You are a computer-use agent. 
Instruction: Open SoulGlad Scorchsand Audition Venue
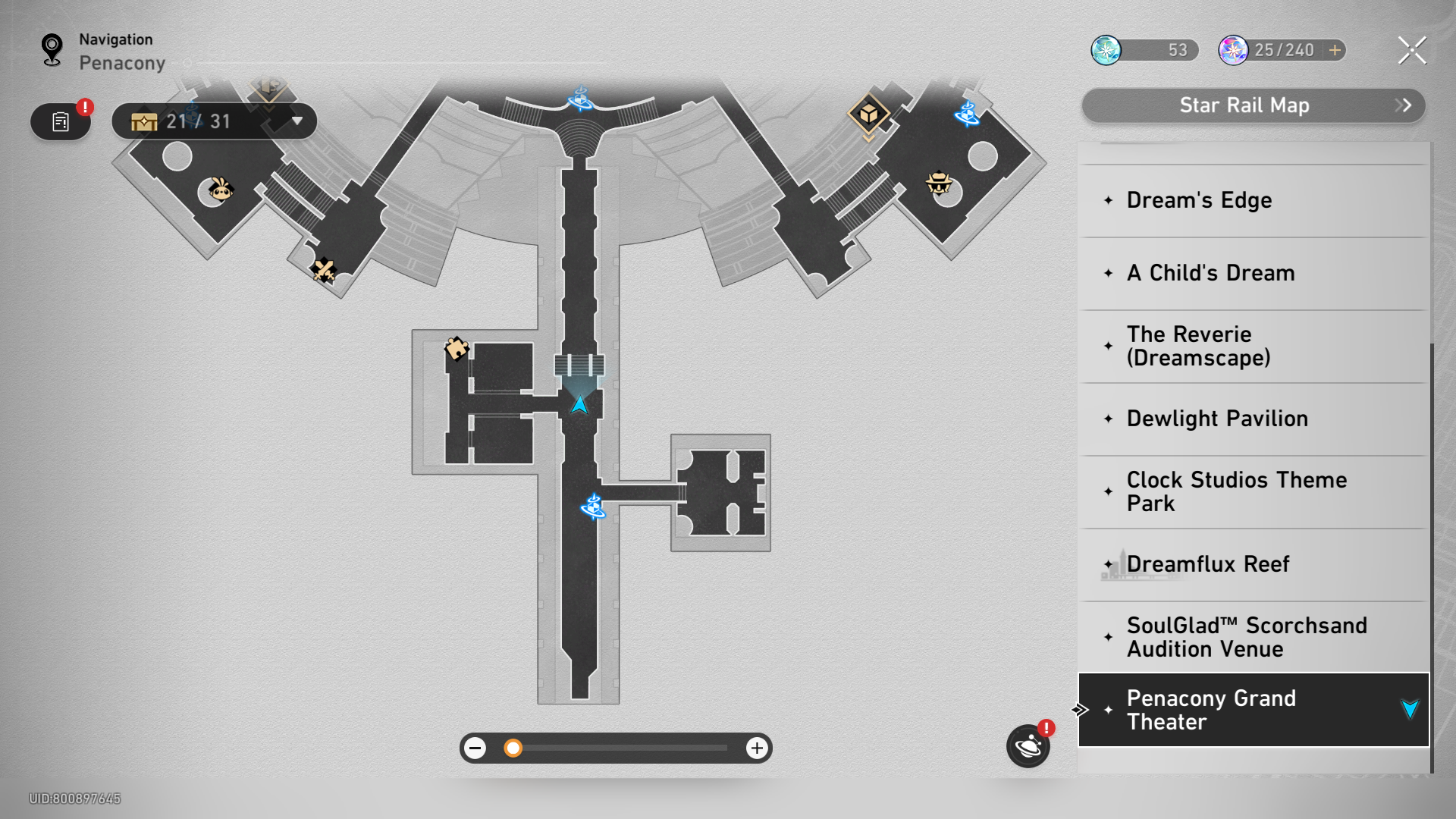pyautogui.click(x=1247, y=637)
